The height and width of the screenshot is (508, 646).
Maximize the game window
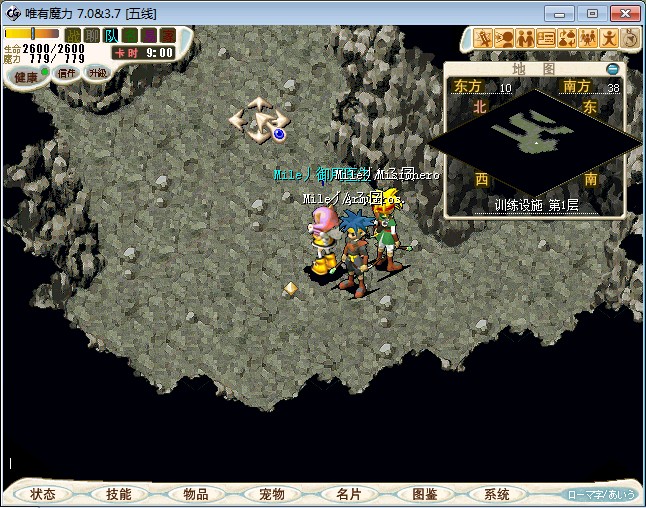(x=591, y=13)
